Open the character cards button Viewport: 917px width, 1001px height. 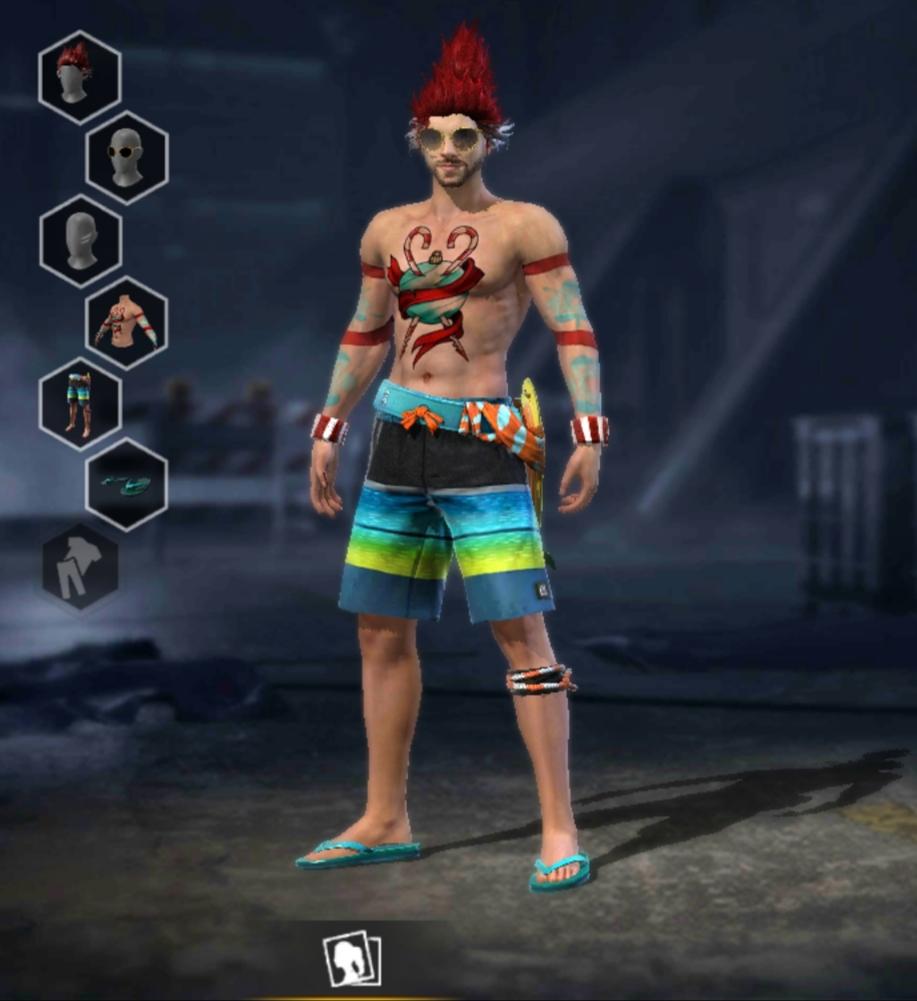click(352, 958)
